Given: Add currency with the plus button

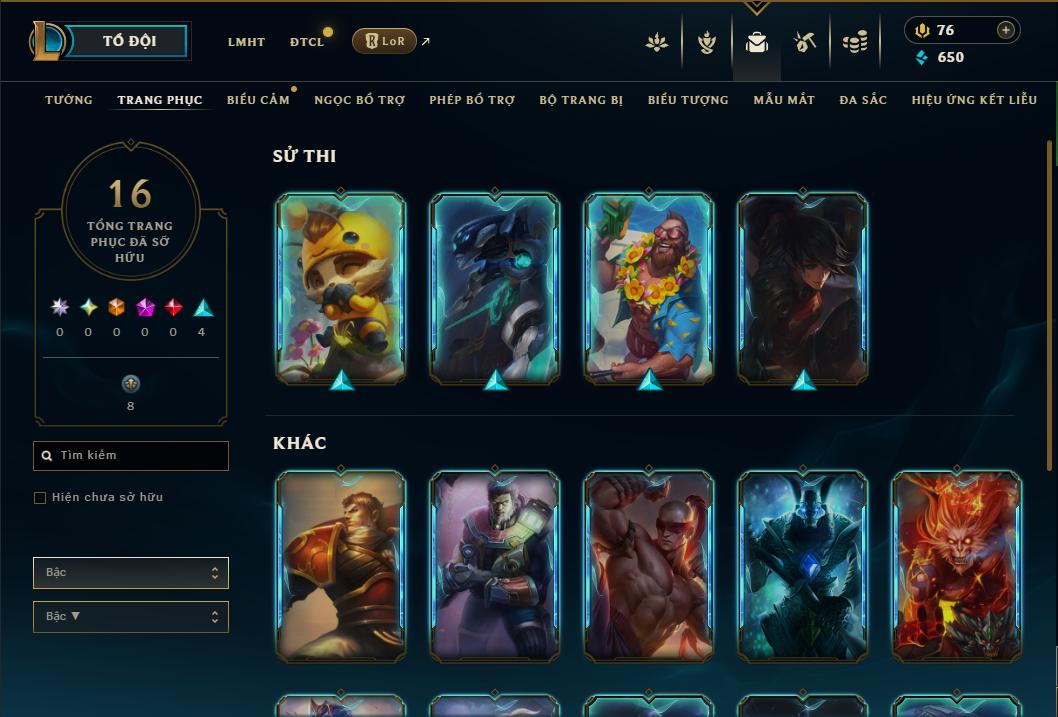Looking at the screenshot, I should point(1005,30).
